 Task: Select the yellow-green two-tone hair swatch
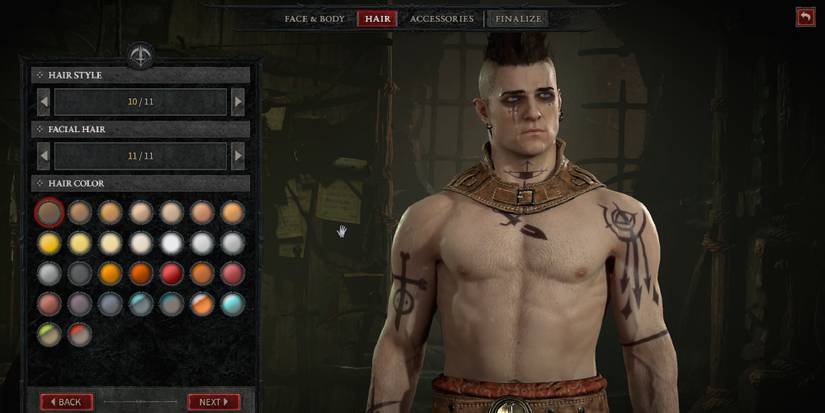click(x=49, y=334)
